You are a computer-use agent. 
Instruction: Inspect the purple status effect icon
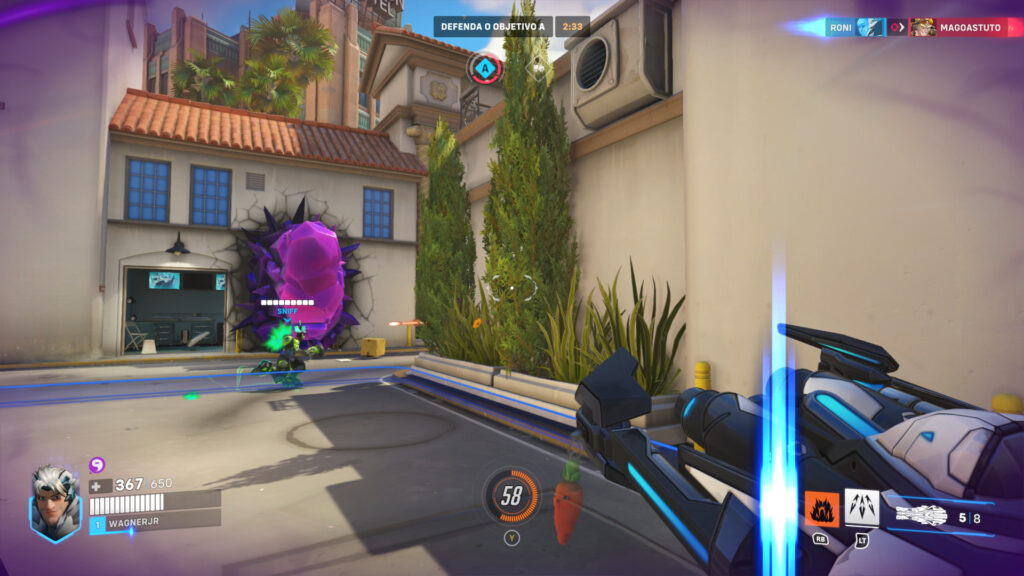[97, 464]
